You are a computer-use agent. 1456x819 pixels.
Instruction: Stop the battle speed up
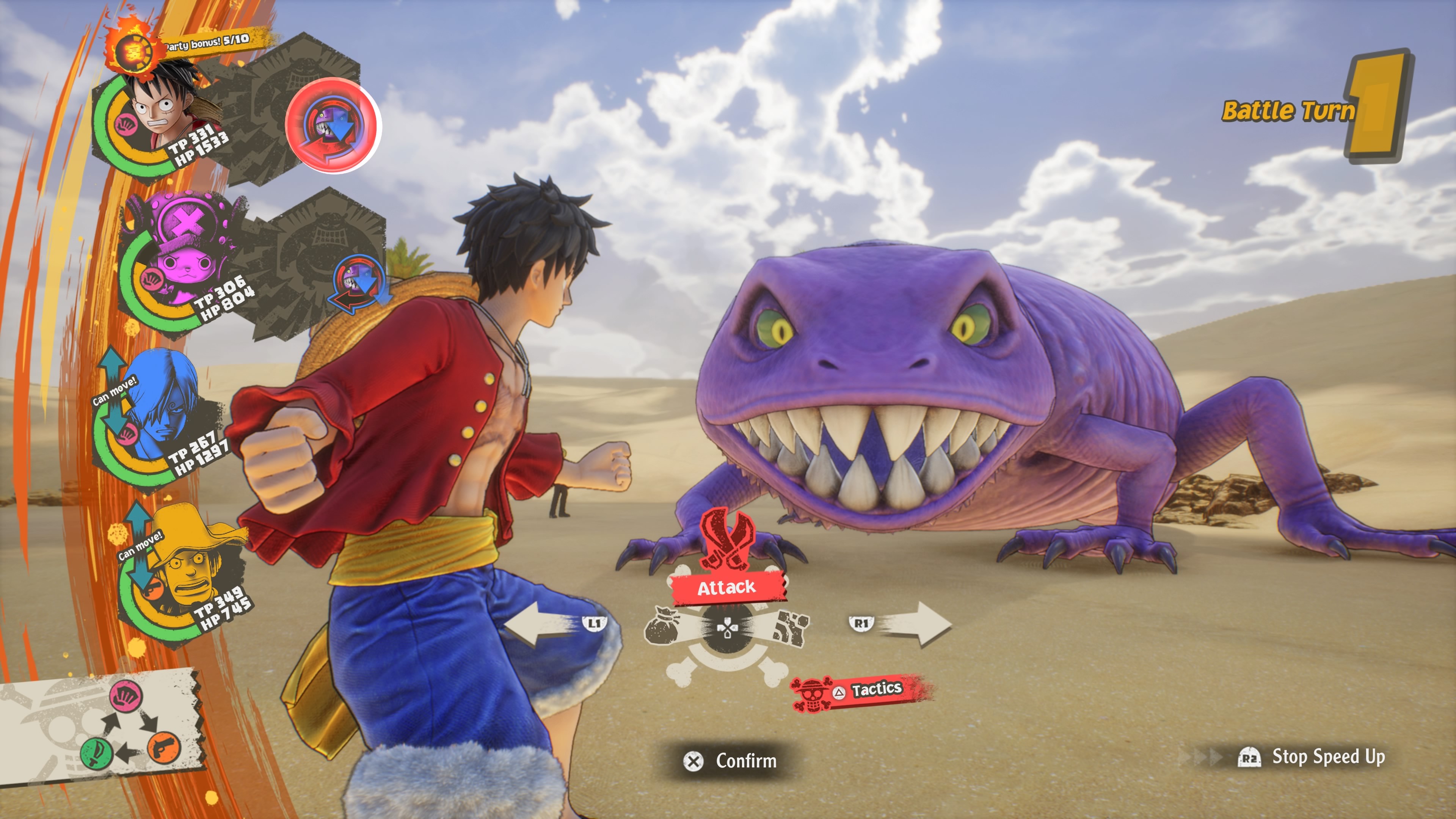click(1311, 757)
